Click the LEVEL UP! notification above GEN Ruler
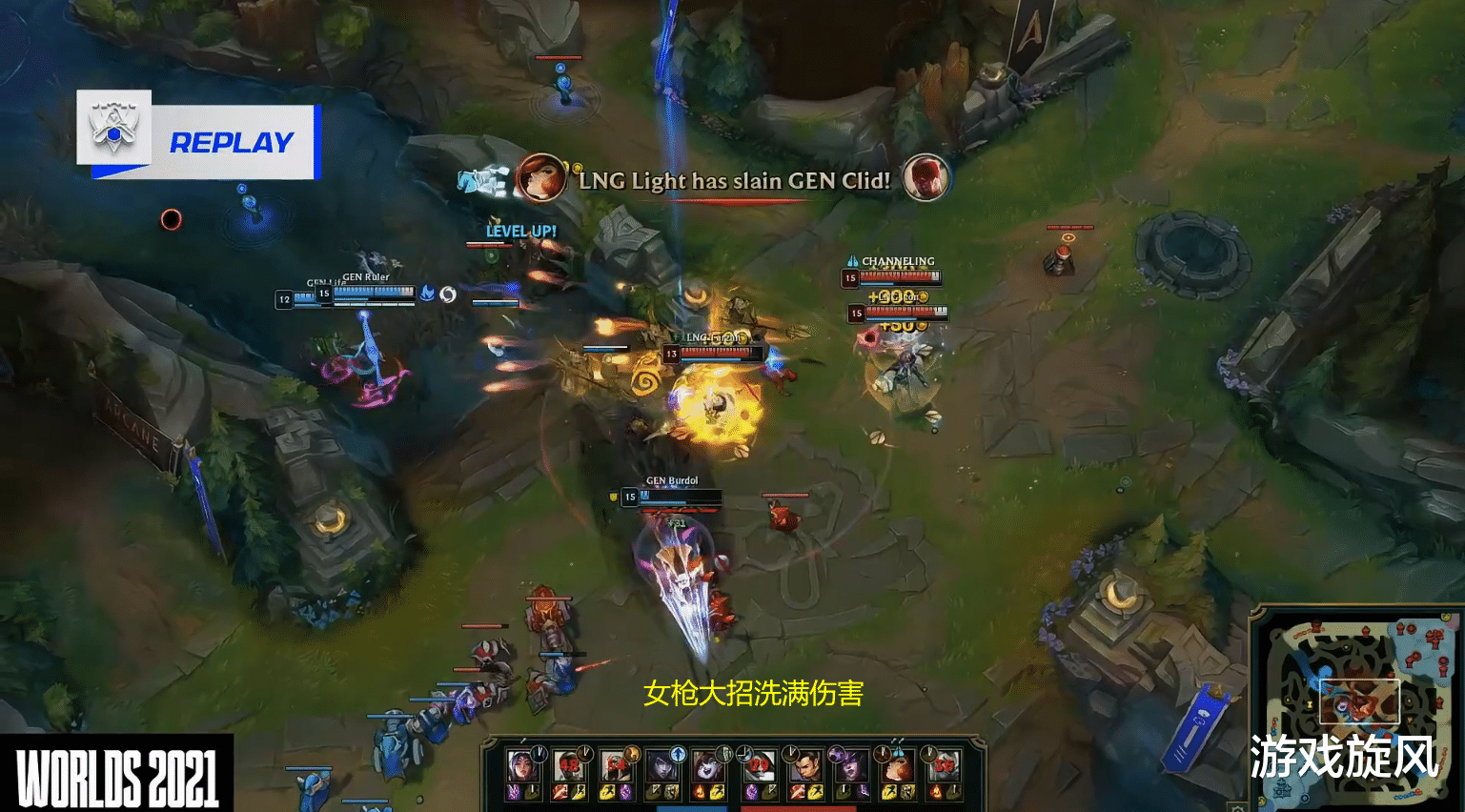1465x812 pixels. click(520, 231)
